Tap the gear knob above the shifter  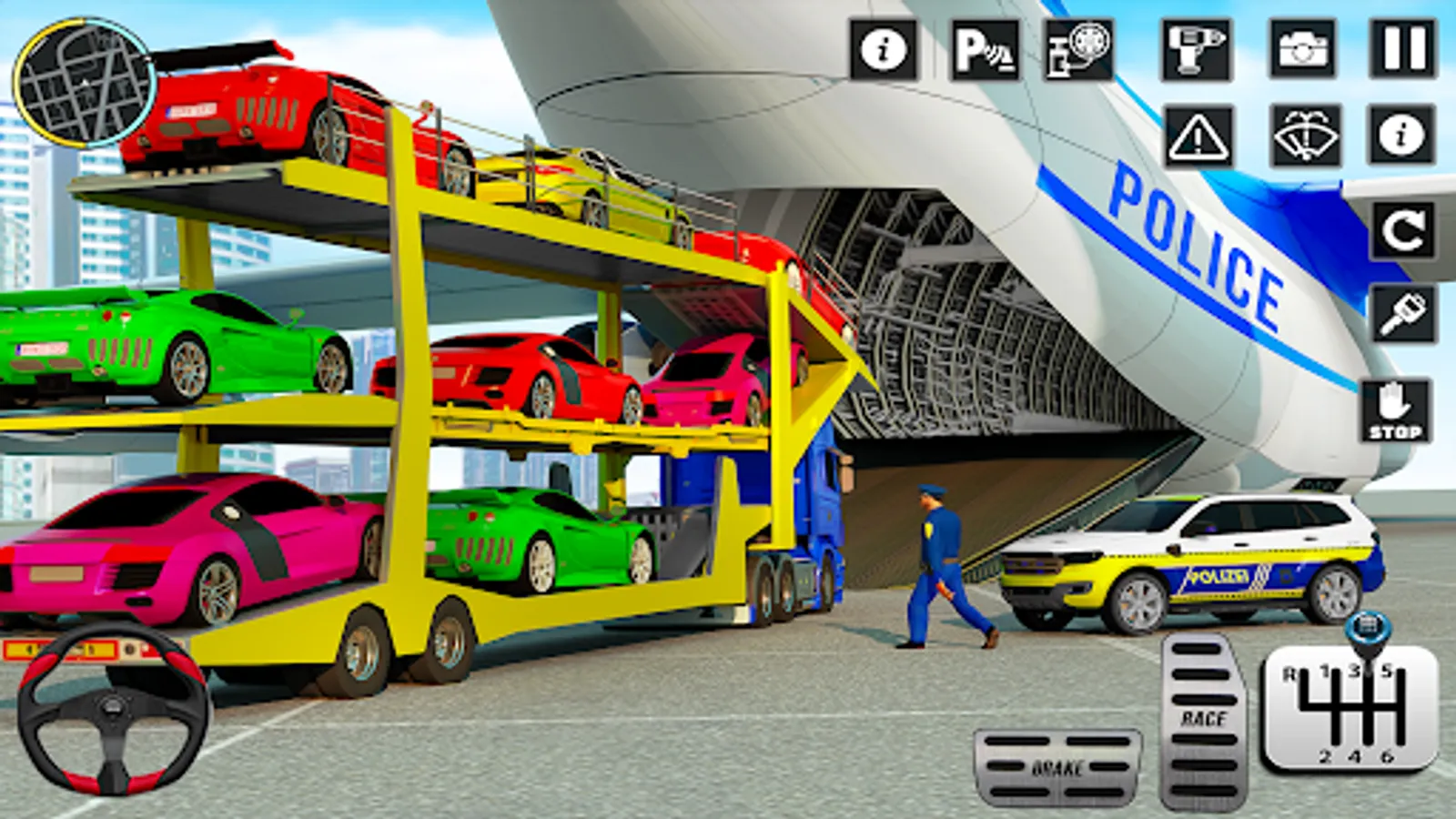click(1367, 628)
